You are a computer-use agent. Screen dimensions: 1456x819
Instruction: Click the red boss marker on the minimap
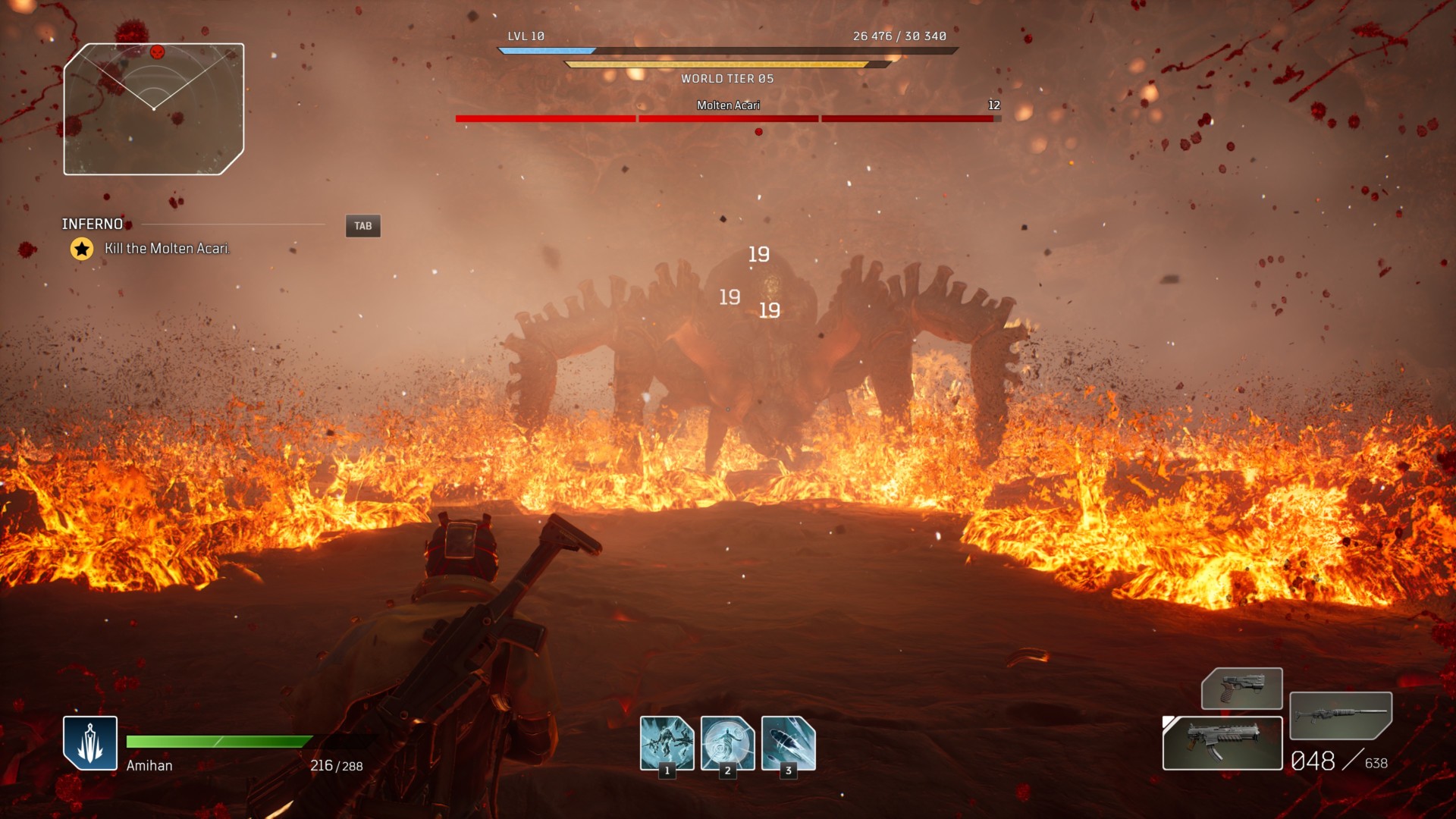(157, 52)
